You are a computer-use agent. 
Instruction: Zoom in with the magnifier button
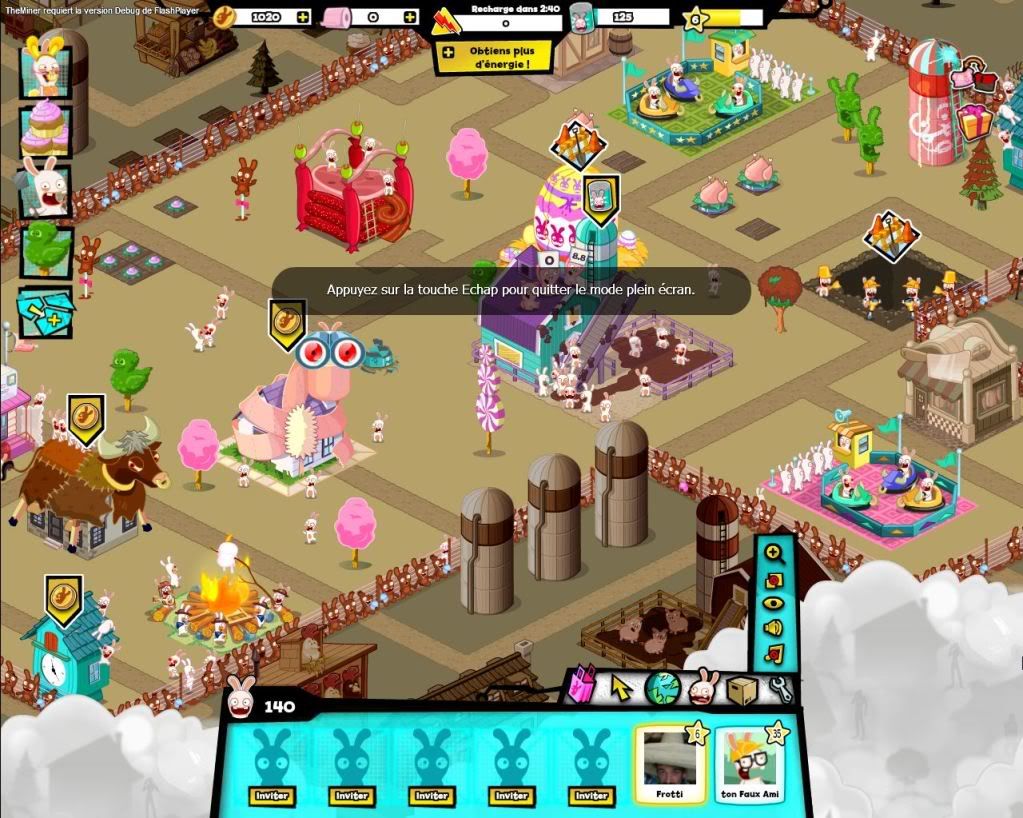pyautogui.click(x=773, y=552)
